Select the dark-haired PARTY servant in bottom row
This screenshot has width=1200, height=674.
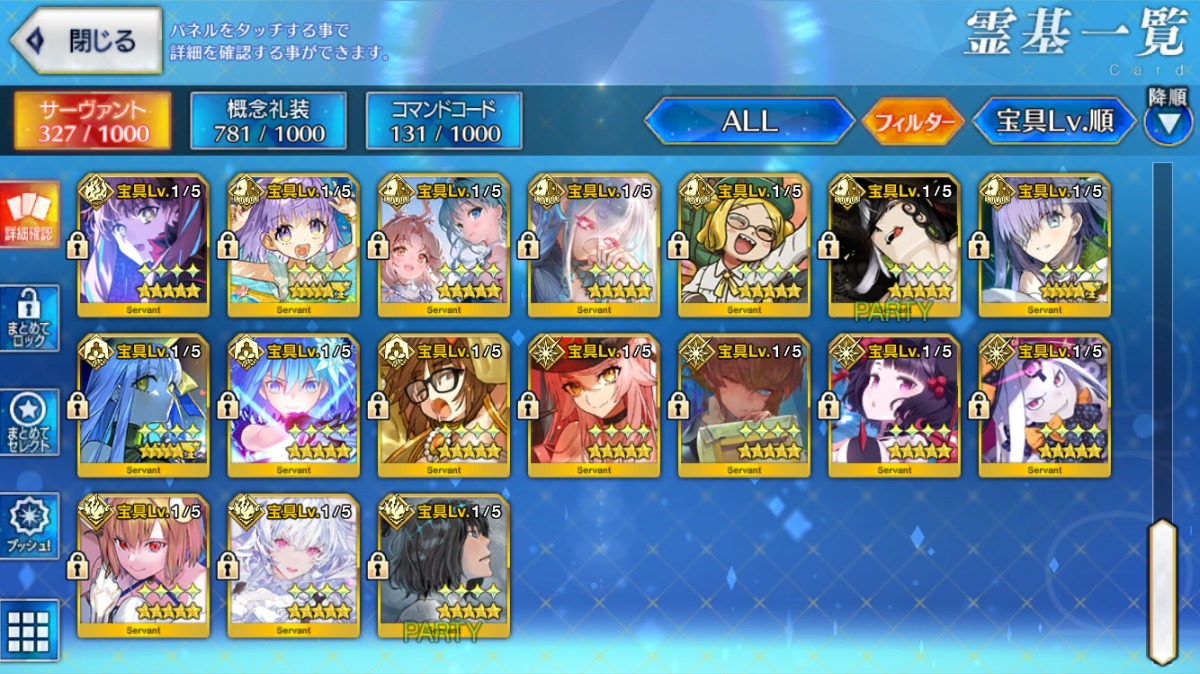(x=444, y=565)
